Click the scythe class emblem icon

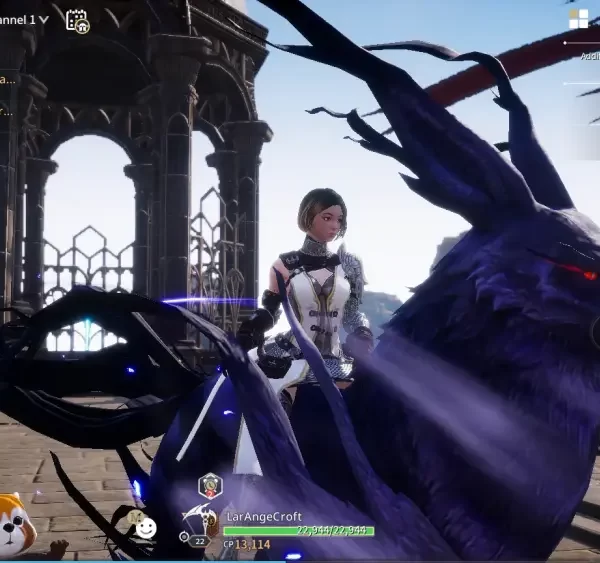pos(198,518)
